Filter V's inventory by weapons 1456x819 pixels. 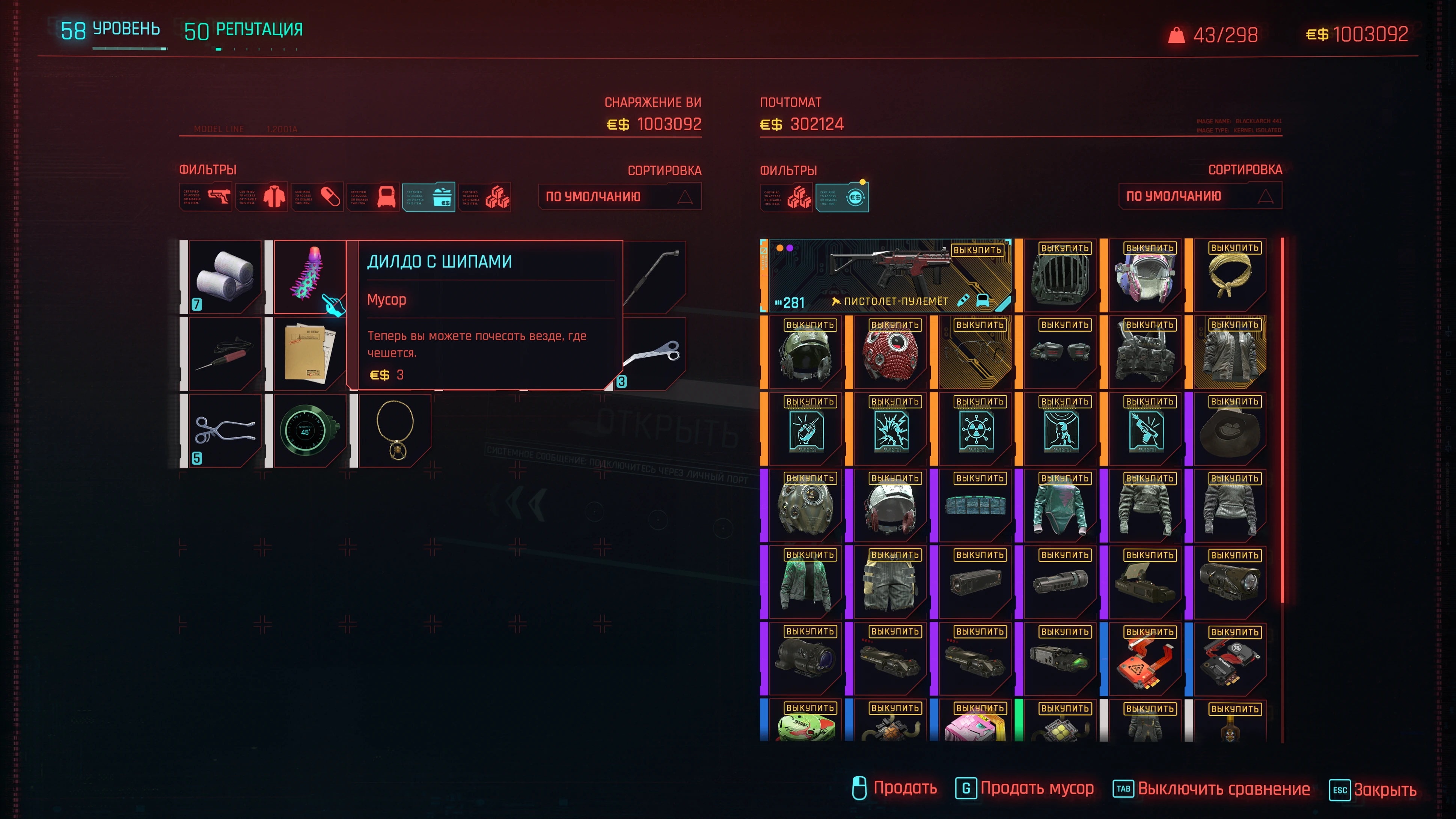tap(206, 197)
